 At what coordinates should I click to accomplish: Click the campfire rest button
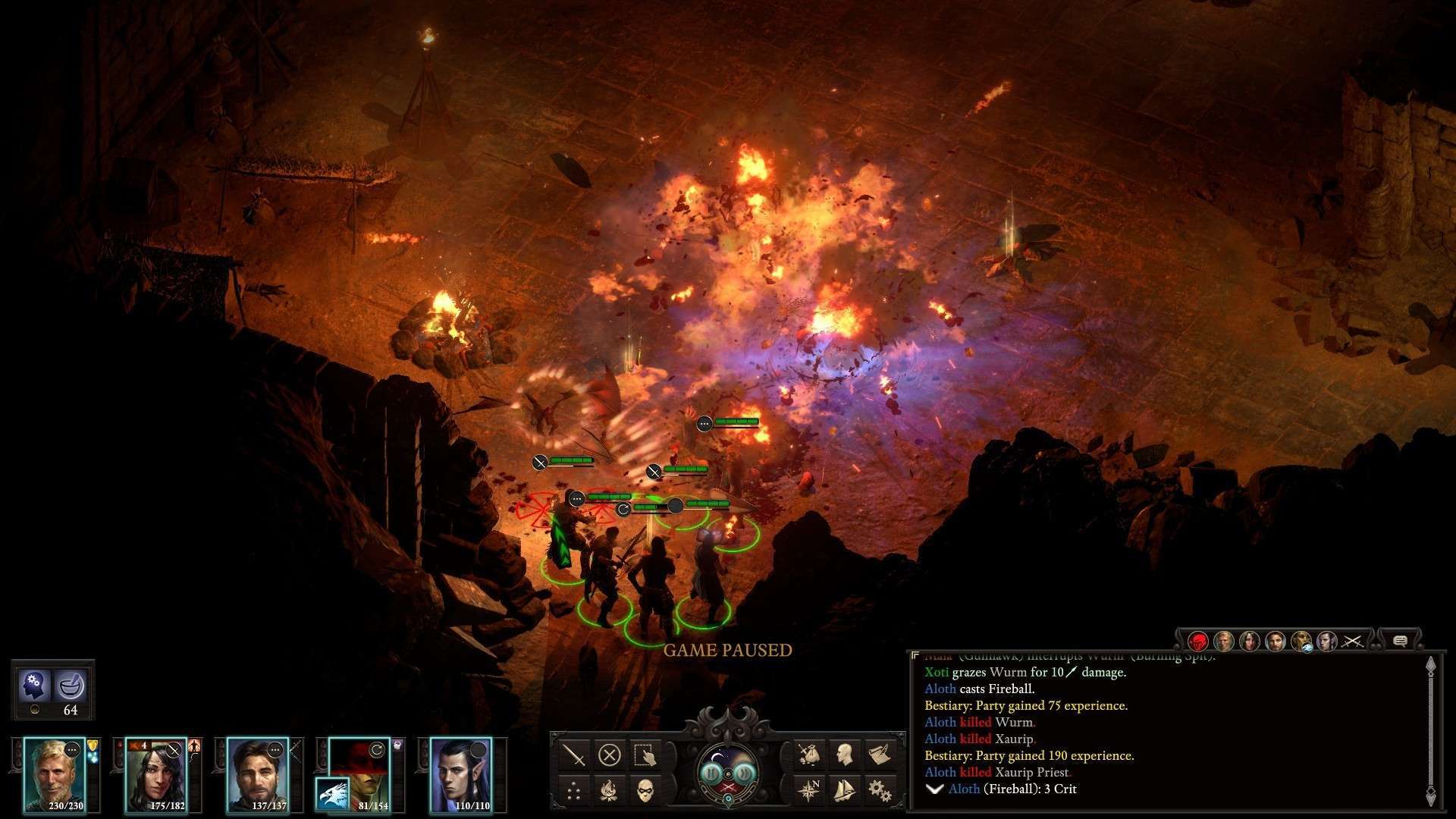coord(610,791)
